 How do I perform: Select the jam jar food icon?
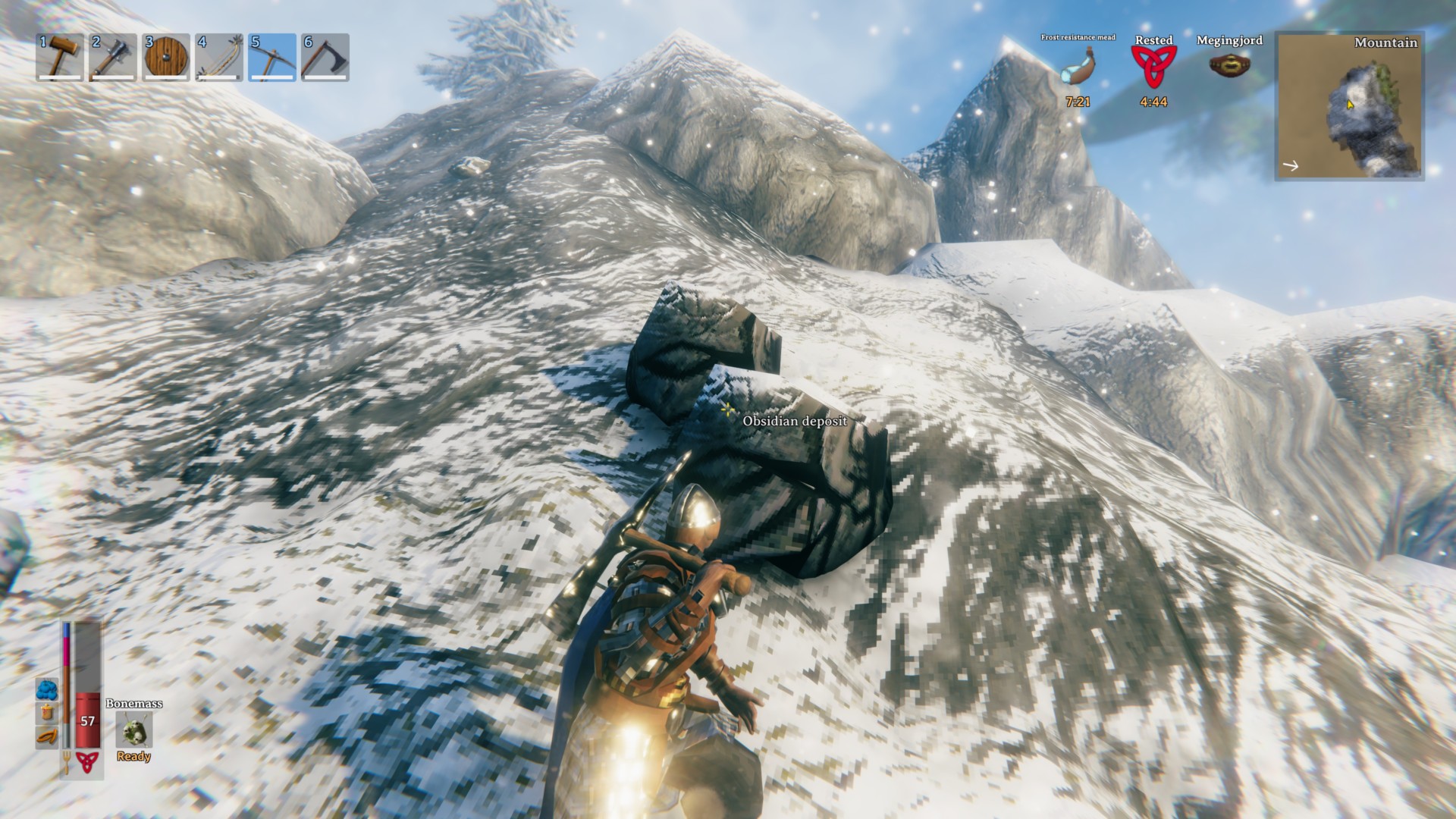[46, 712]
